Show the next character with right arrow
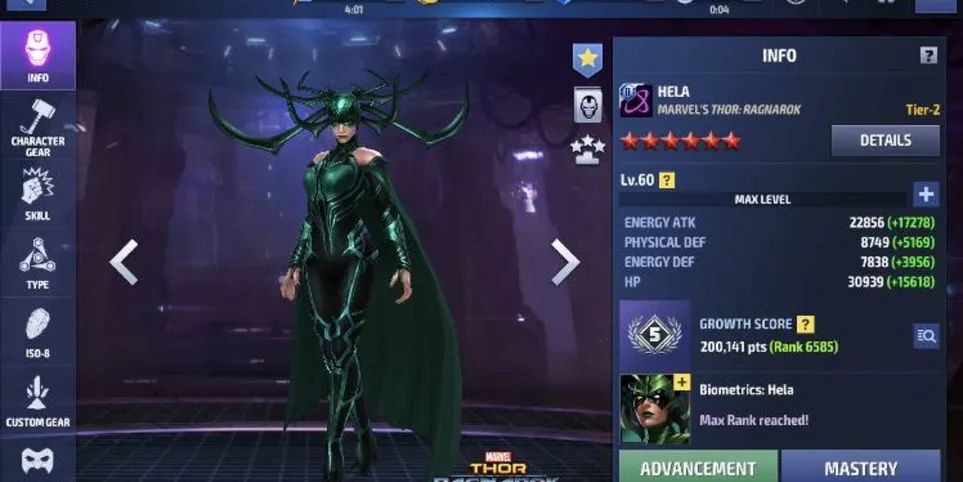The height and width of the screenshot is (482, 963). click(x=565, y=262)
